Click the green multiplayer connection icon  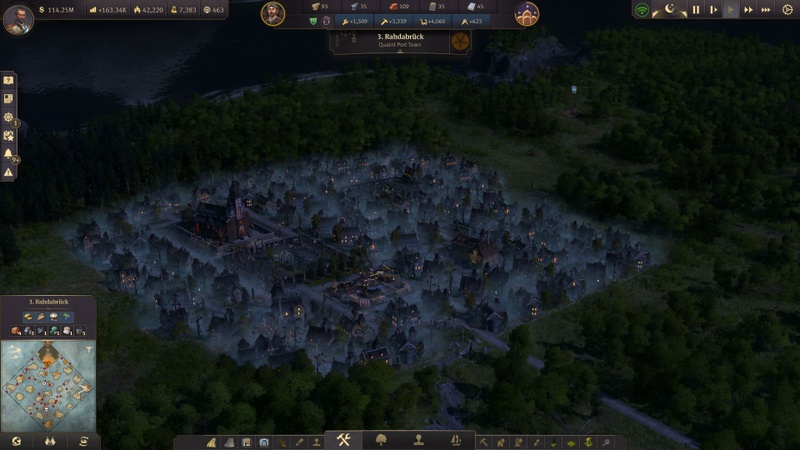click(x=642, y=10)
